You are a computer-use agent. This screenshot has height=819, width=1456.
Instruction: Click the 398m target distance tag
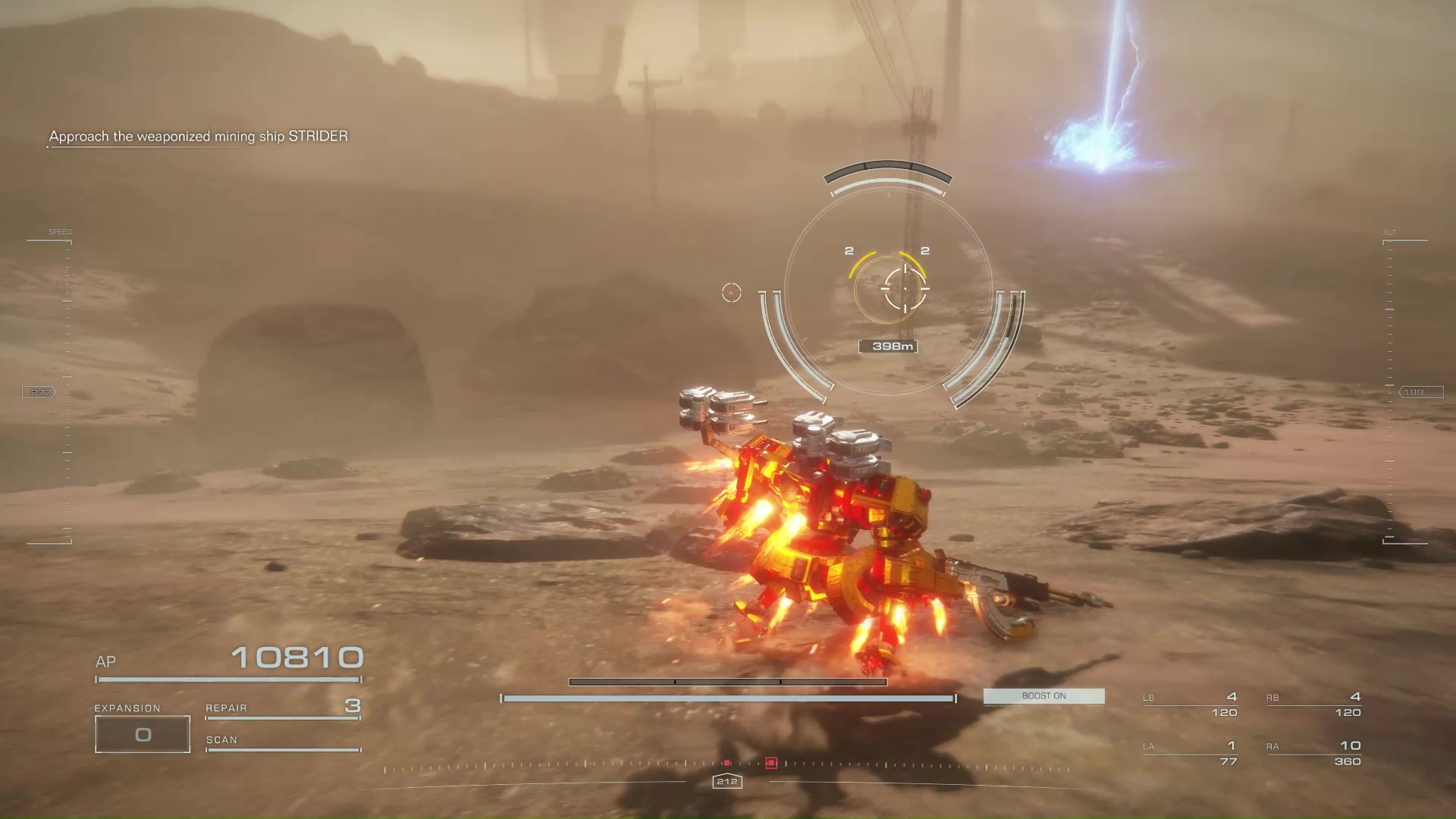[x=888, y=347]
